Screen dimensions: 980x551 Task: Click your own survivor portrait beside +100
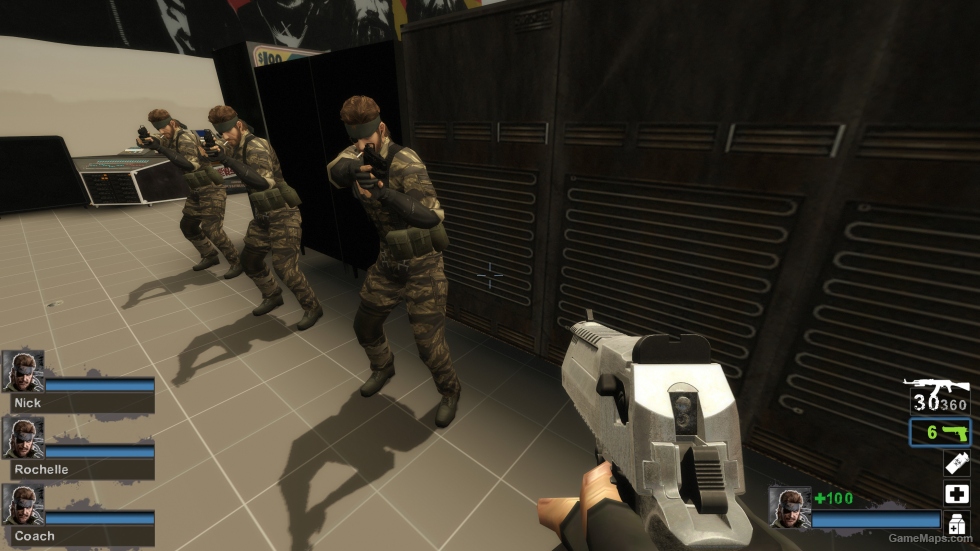pos(789,507)
